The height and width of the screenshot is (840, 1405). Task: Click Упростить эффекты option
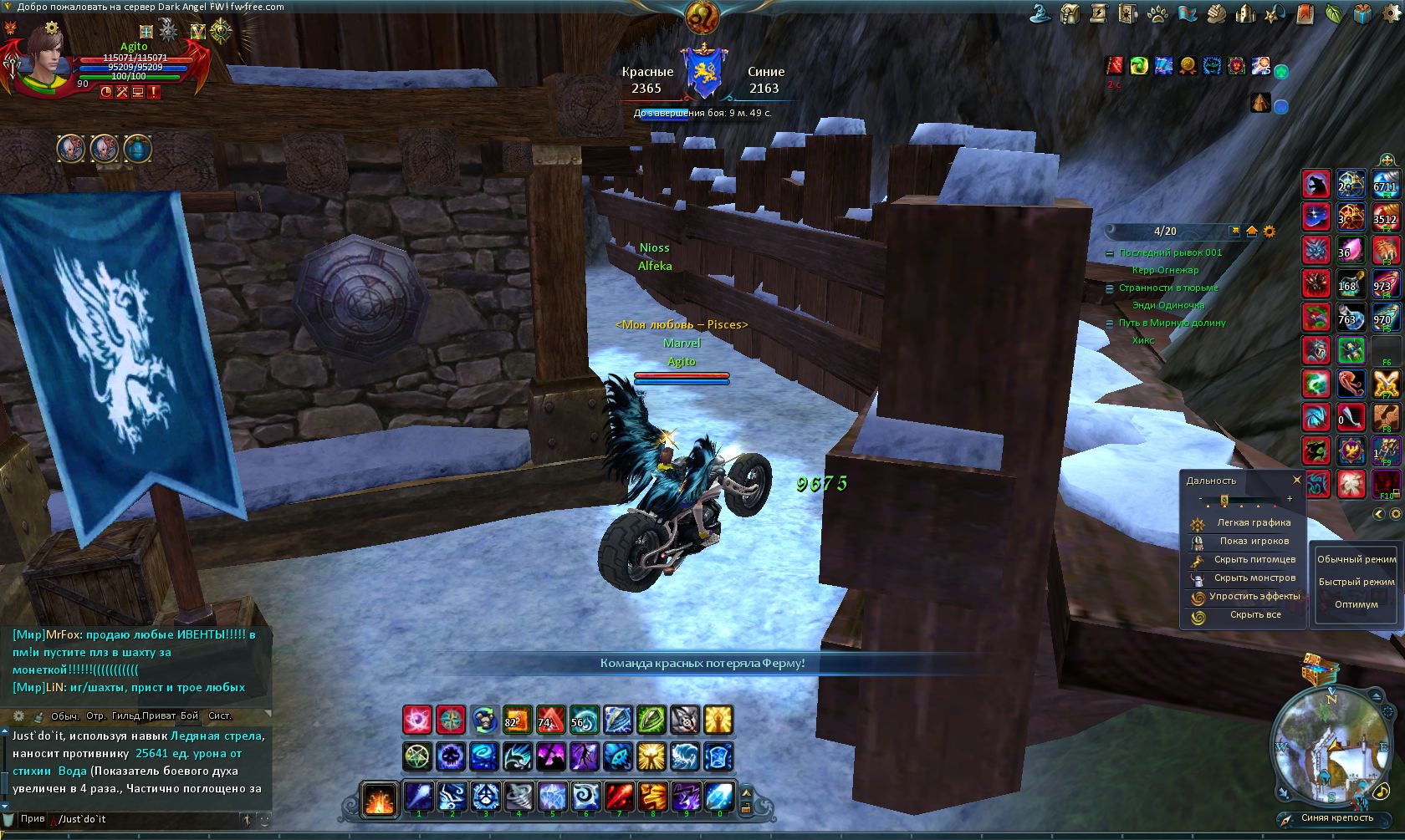coord(1254,597)
